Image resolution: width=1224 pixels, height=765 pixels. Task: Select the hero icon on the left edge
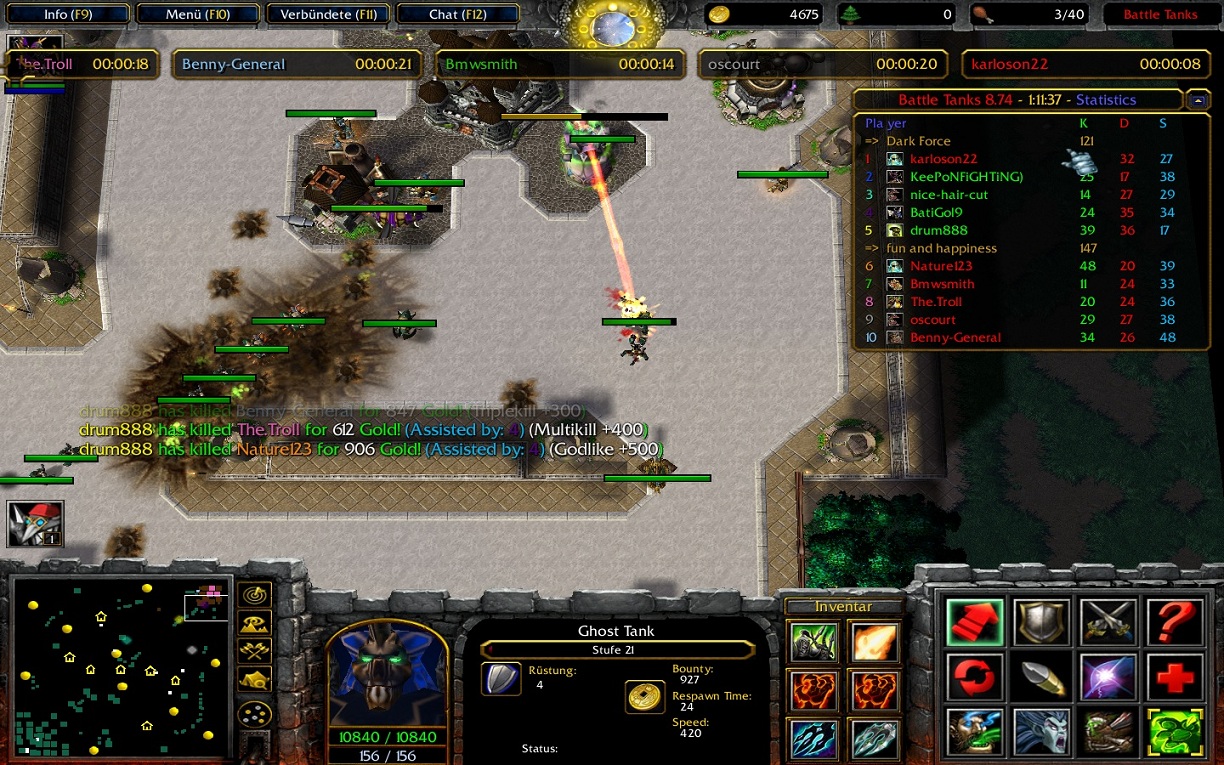click(35, 523)
